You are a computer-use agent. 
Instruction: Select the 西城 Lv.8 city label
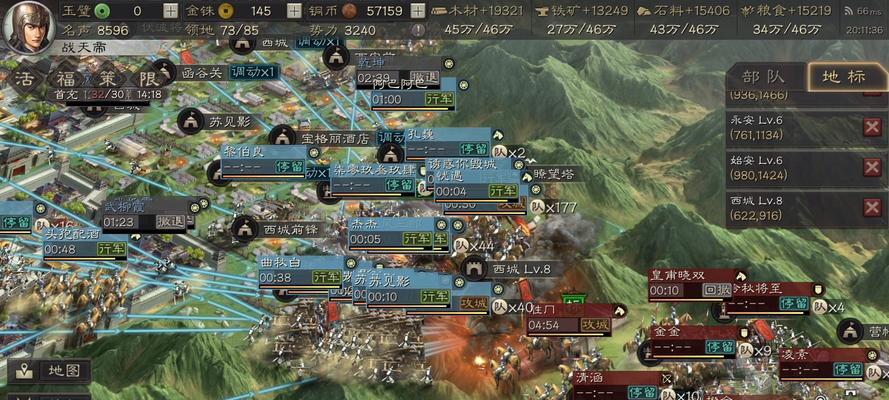tap(521, 269)
